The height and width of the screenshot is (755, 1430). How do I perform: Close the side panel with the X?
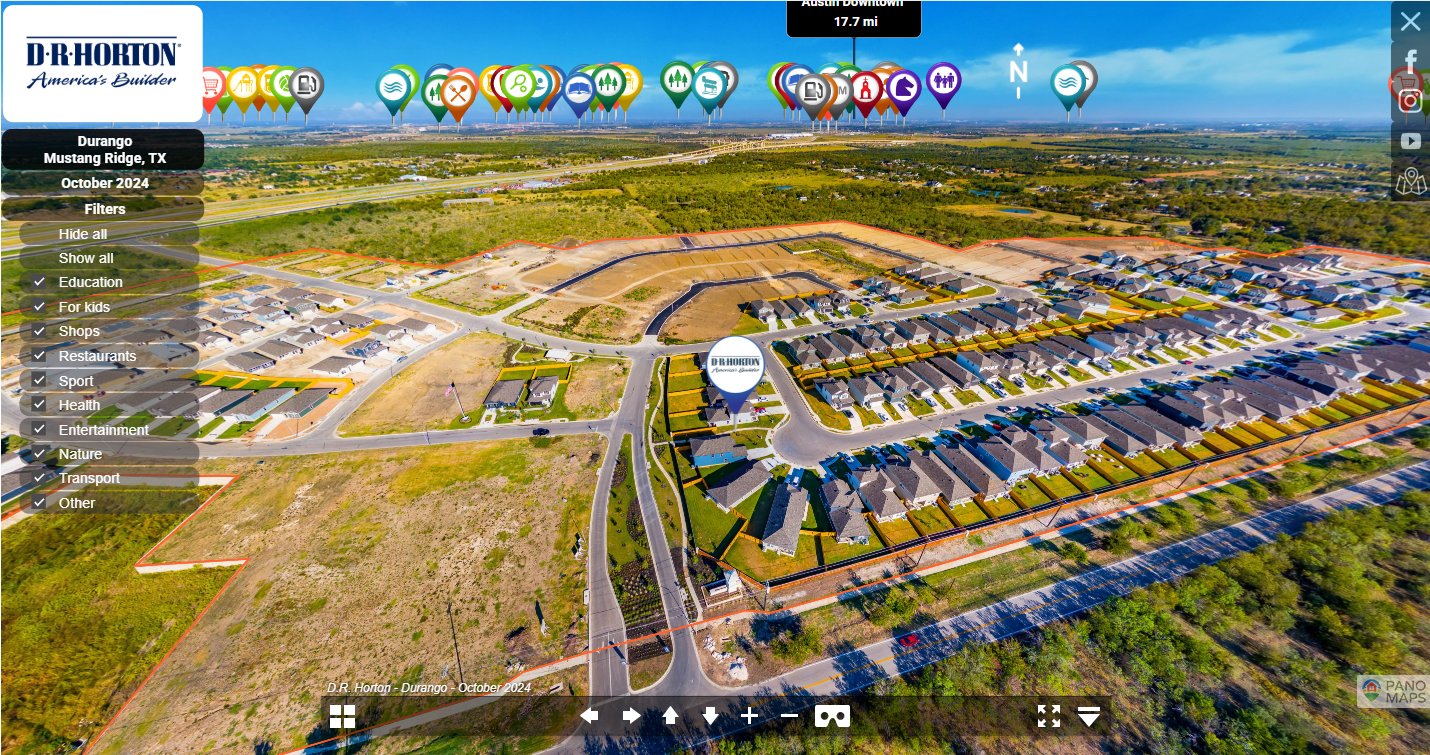[1410, 21]
